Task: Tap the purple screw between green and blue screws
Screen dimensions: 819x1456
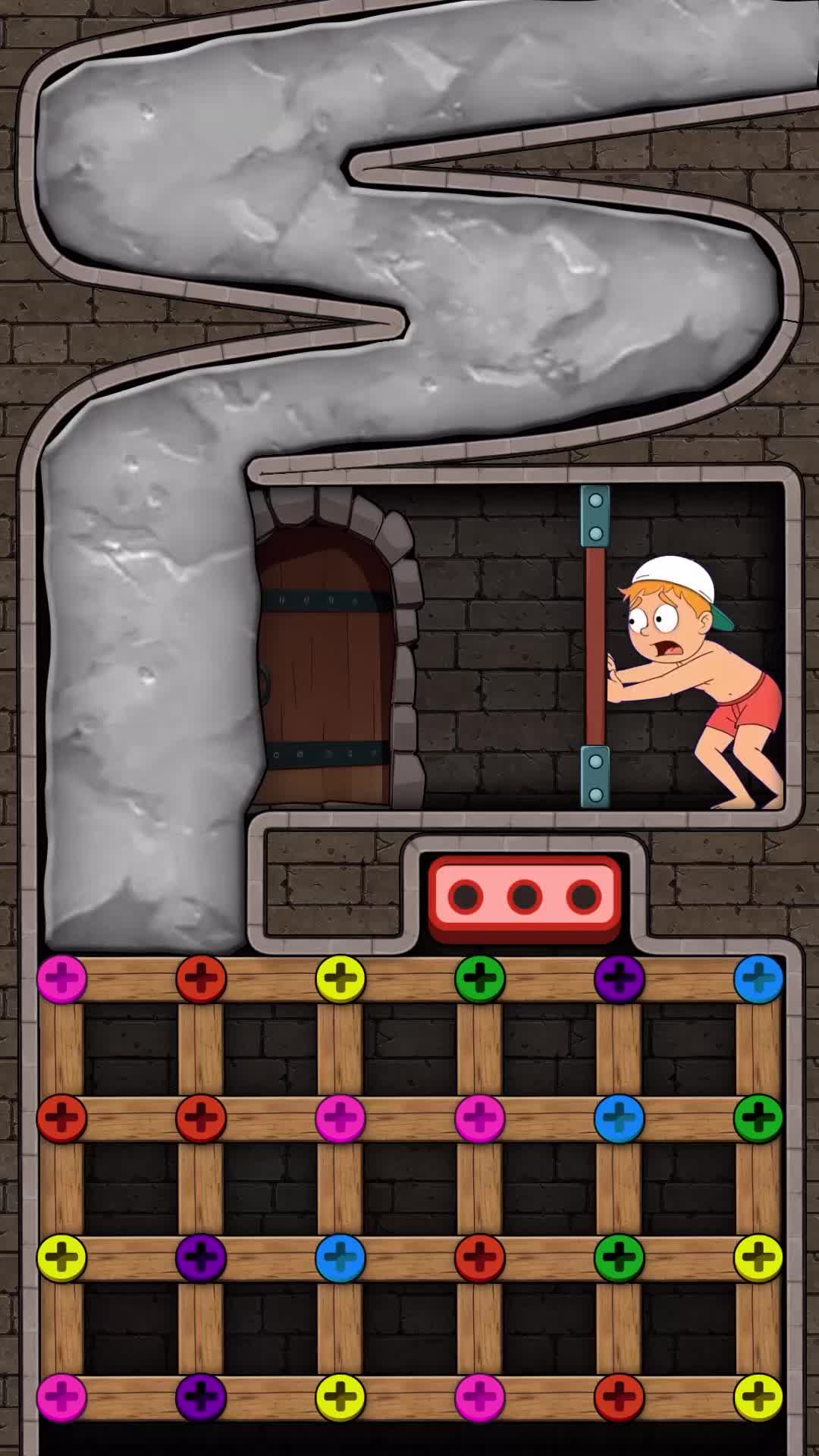Action: point(620,978)
